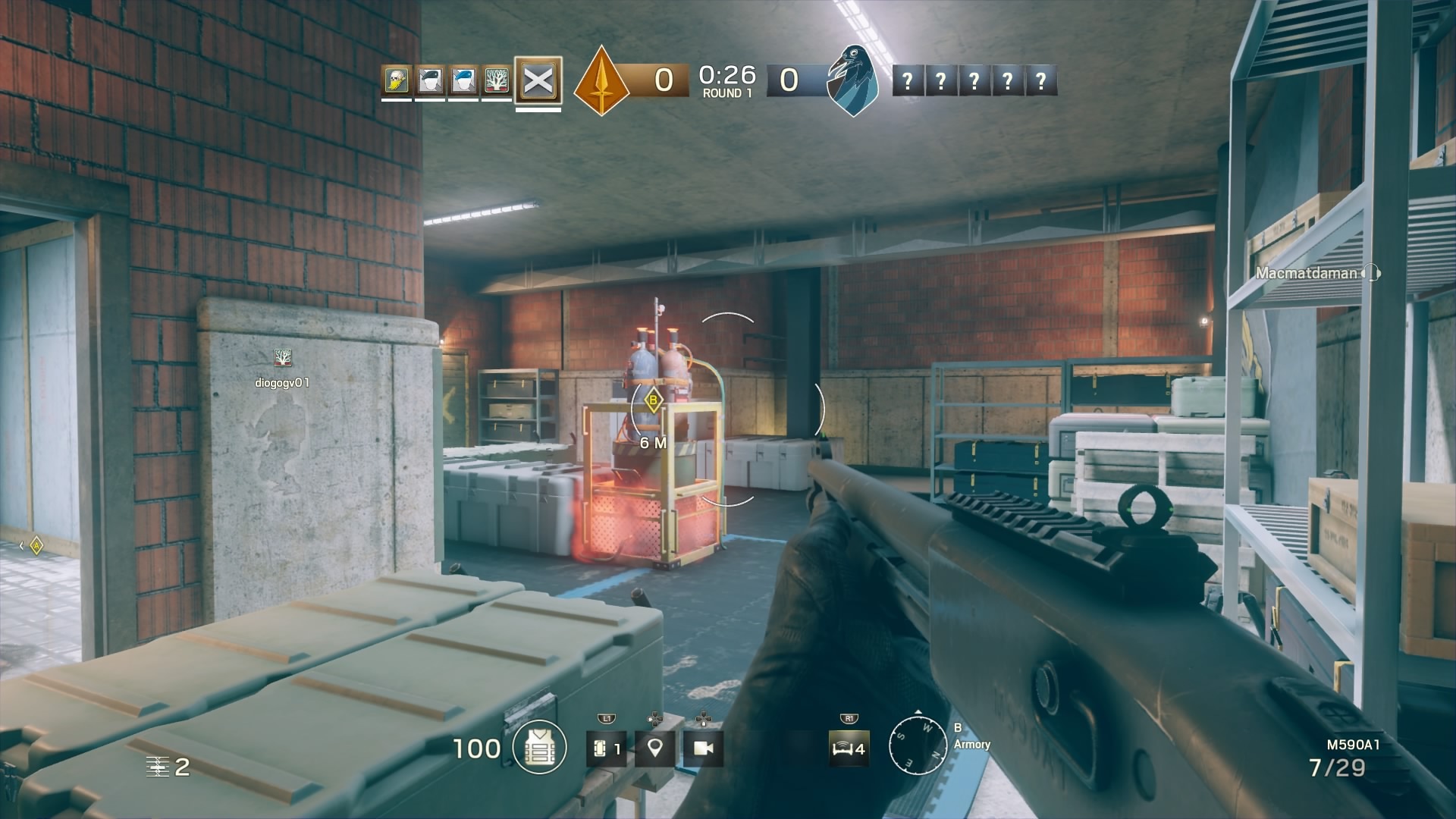
Task: Click the bomb A objective marker
Action: (36, 545)
